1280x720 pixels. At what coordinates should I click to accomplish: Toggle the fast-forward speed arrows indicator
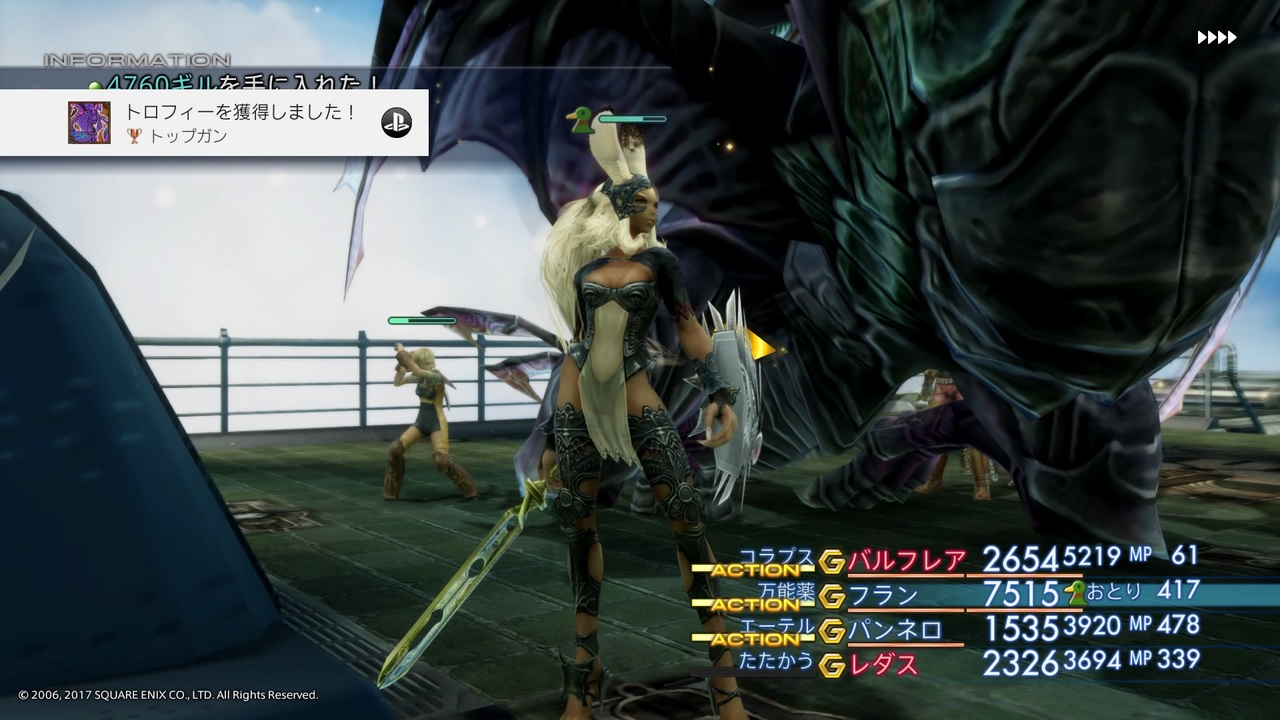point(1216,38)
